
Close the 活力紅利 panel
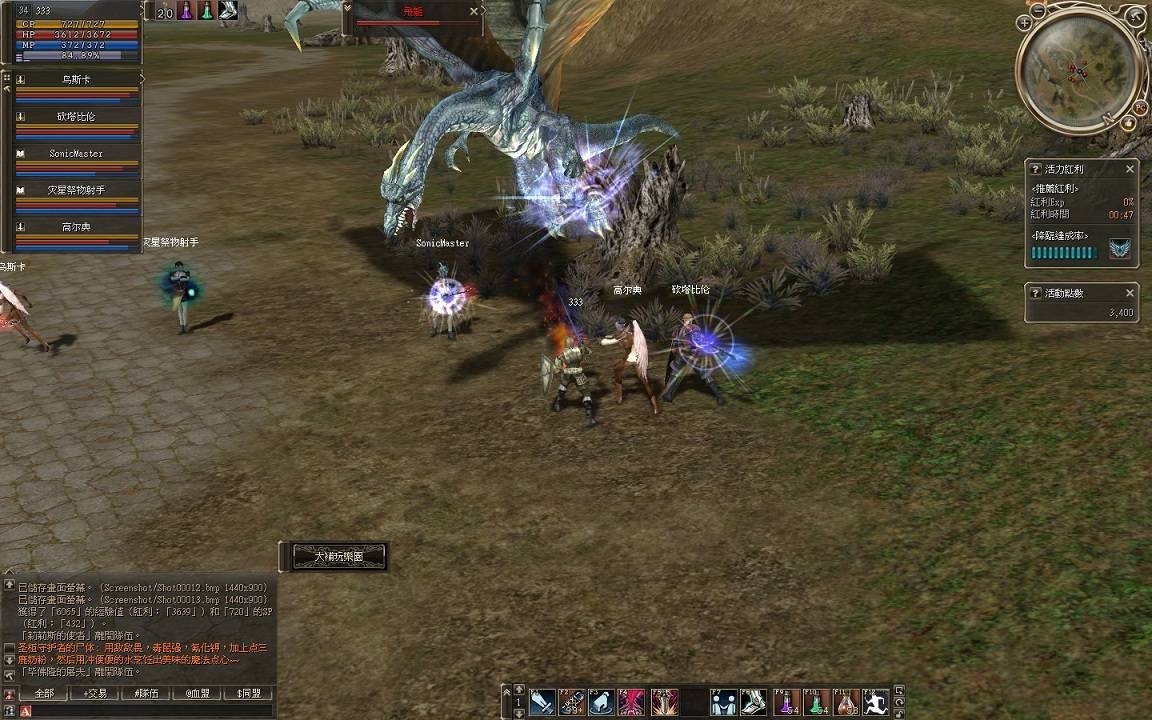click(1130, 169)
